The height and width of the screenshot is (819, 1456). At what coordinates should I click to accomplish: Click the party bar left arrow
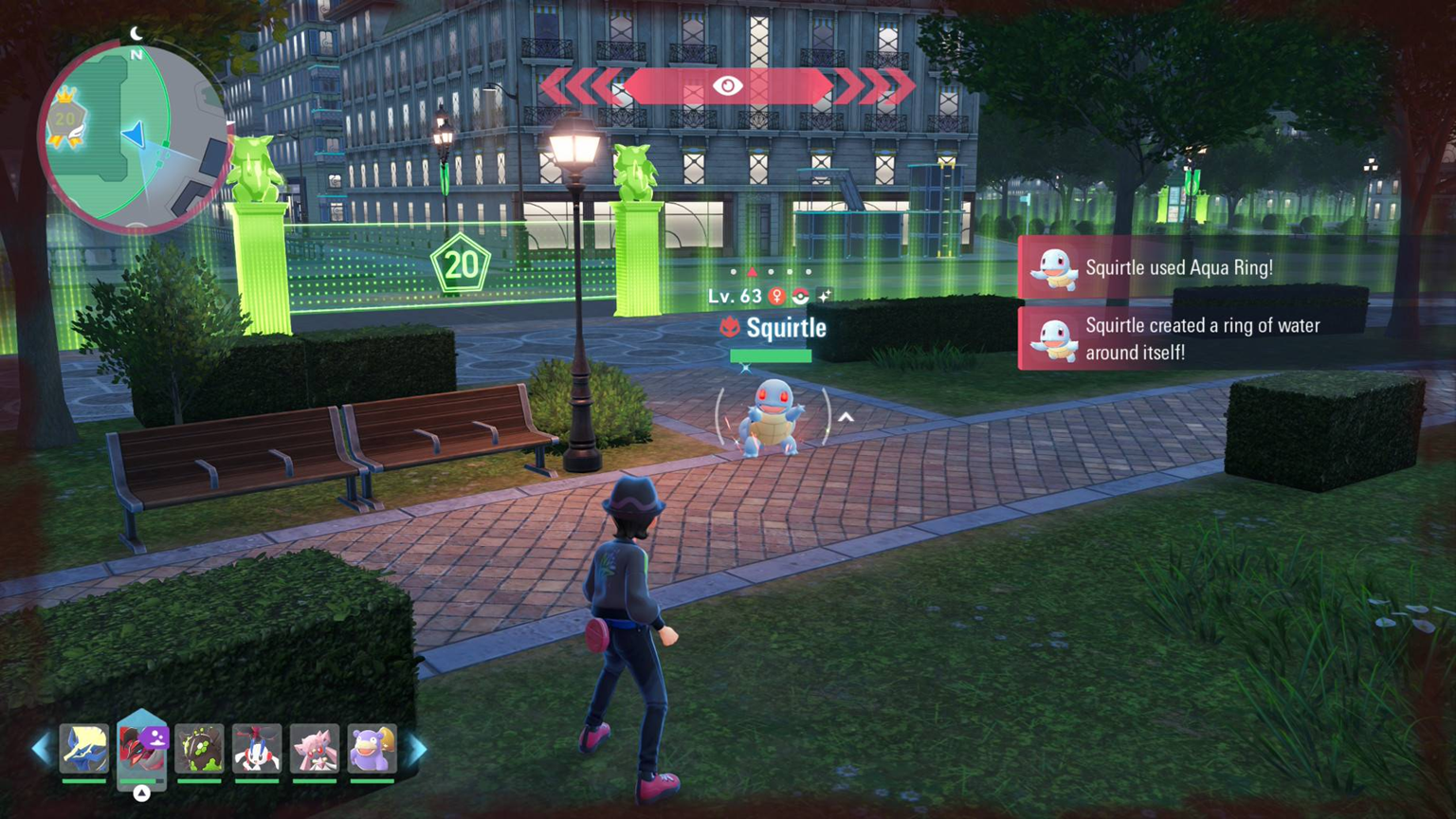click(x=41, y=750)
